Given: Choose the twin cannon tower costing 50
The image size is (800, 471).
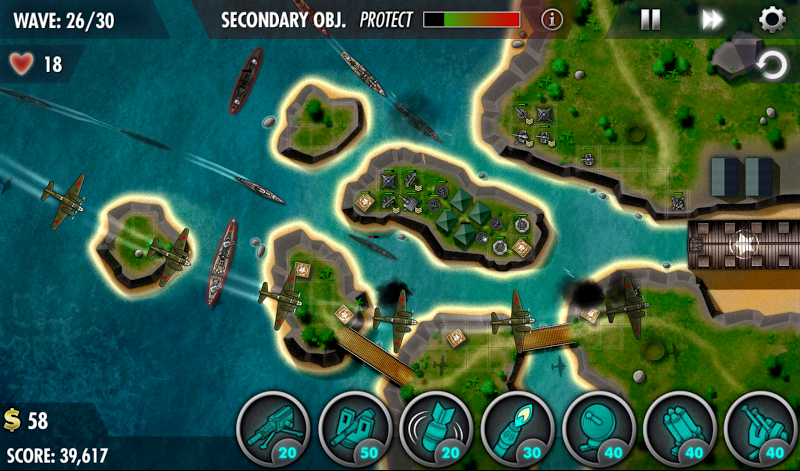Looking at the screenshot, I should tap(353, 430).
